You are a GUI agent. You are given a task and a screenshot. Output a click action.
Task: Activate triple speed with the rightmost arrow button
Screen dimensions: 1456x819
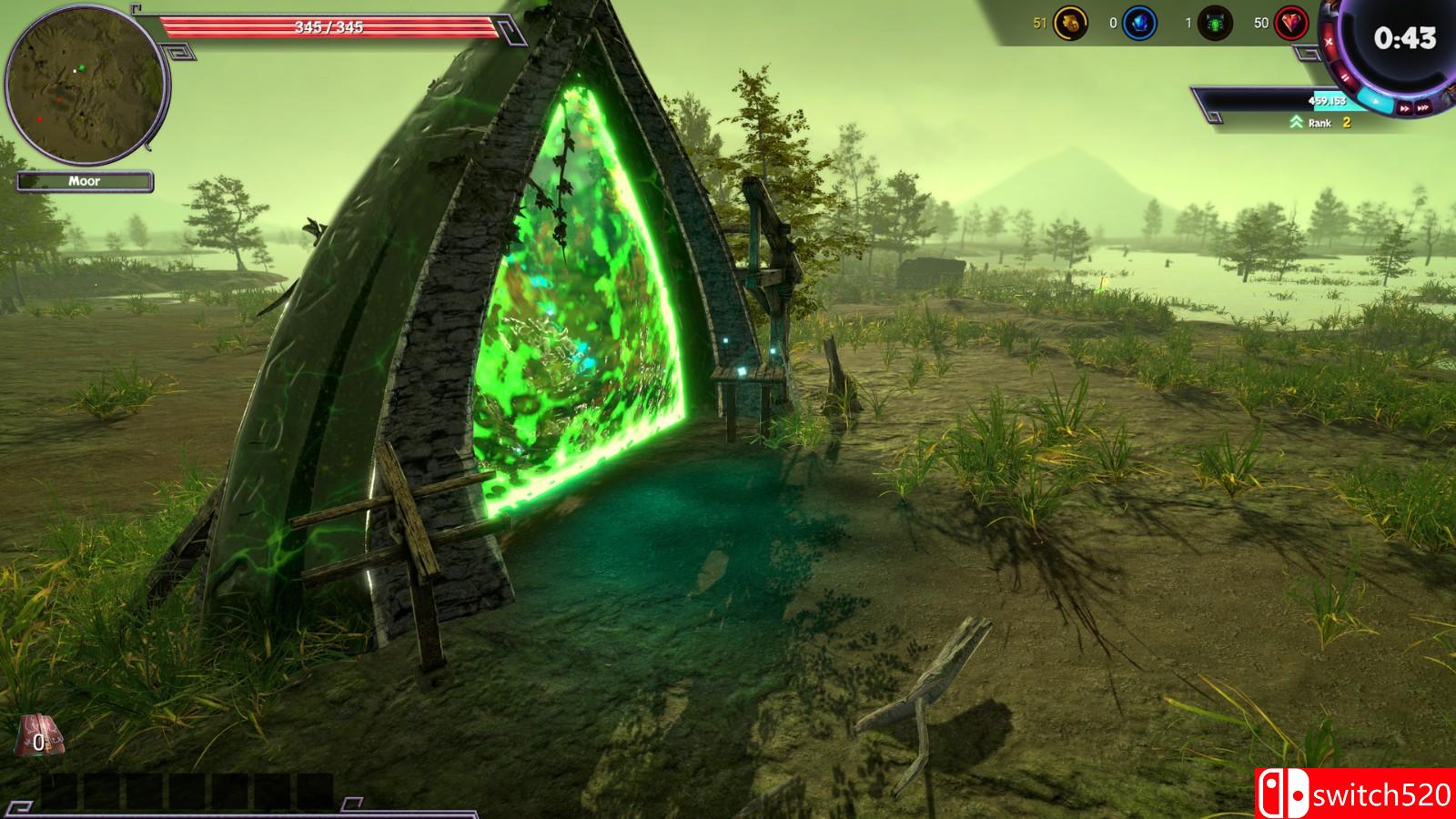1423,107
